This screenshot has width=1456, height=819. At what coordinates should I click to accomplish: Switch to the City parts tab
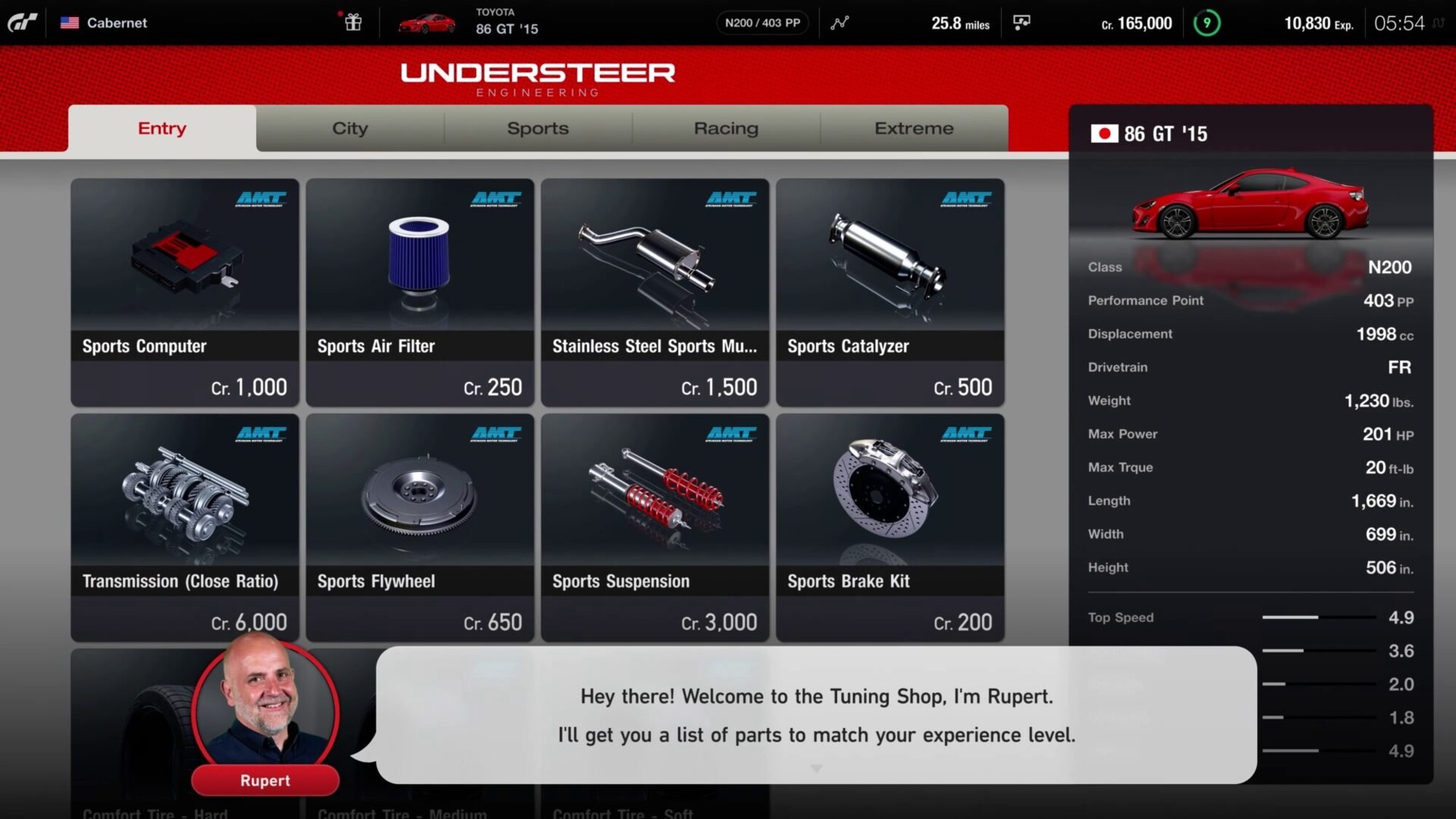pos(349,128)
